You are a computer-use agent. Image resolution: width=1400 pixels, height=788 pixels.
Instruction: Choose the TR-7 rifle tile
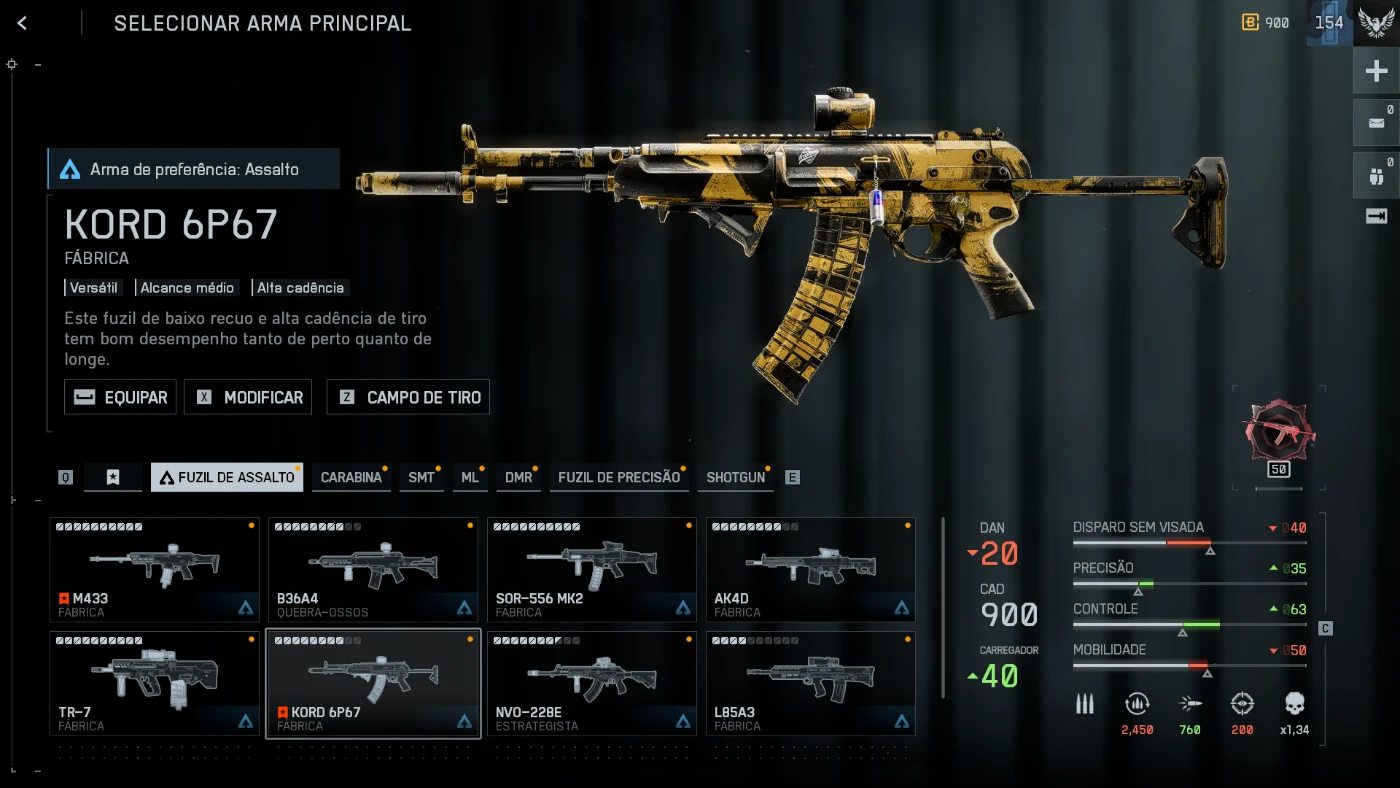click(154, 684)
